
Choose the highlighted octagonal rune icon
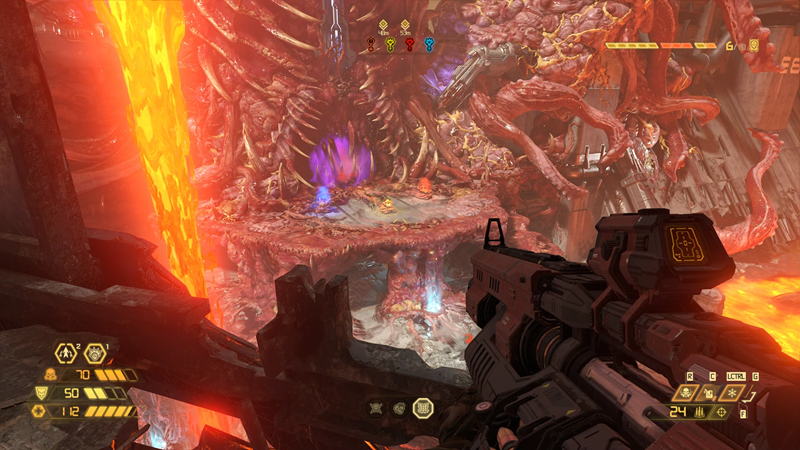[422, 408]
